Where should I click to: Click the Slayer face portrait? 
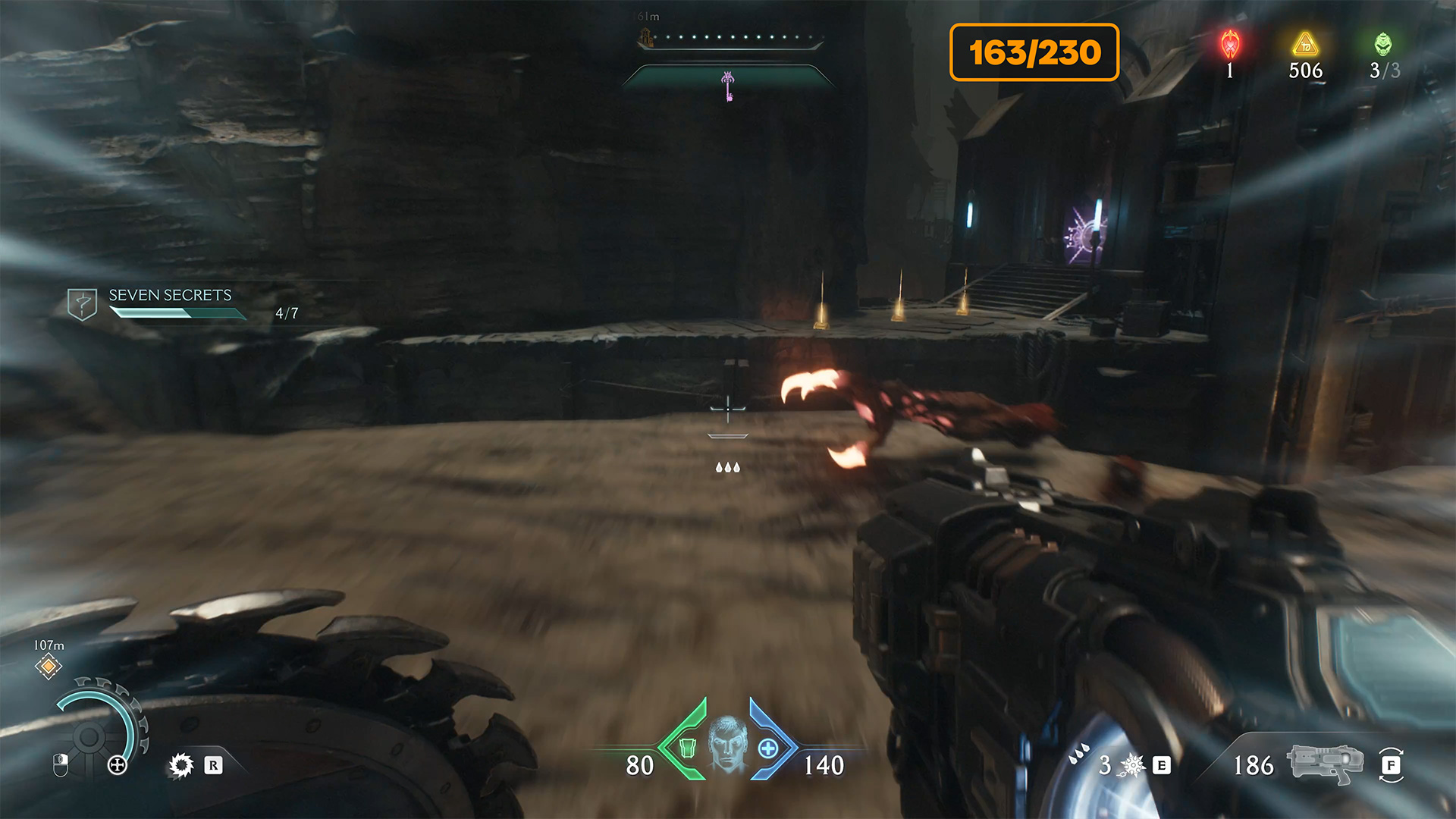[x=728, y=743]
